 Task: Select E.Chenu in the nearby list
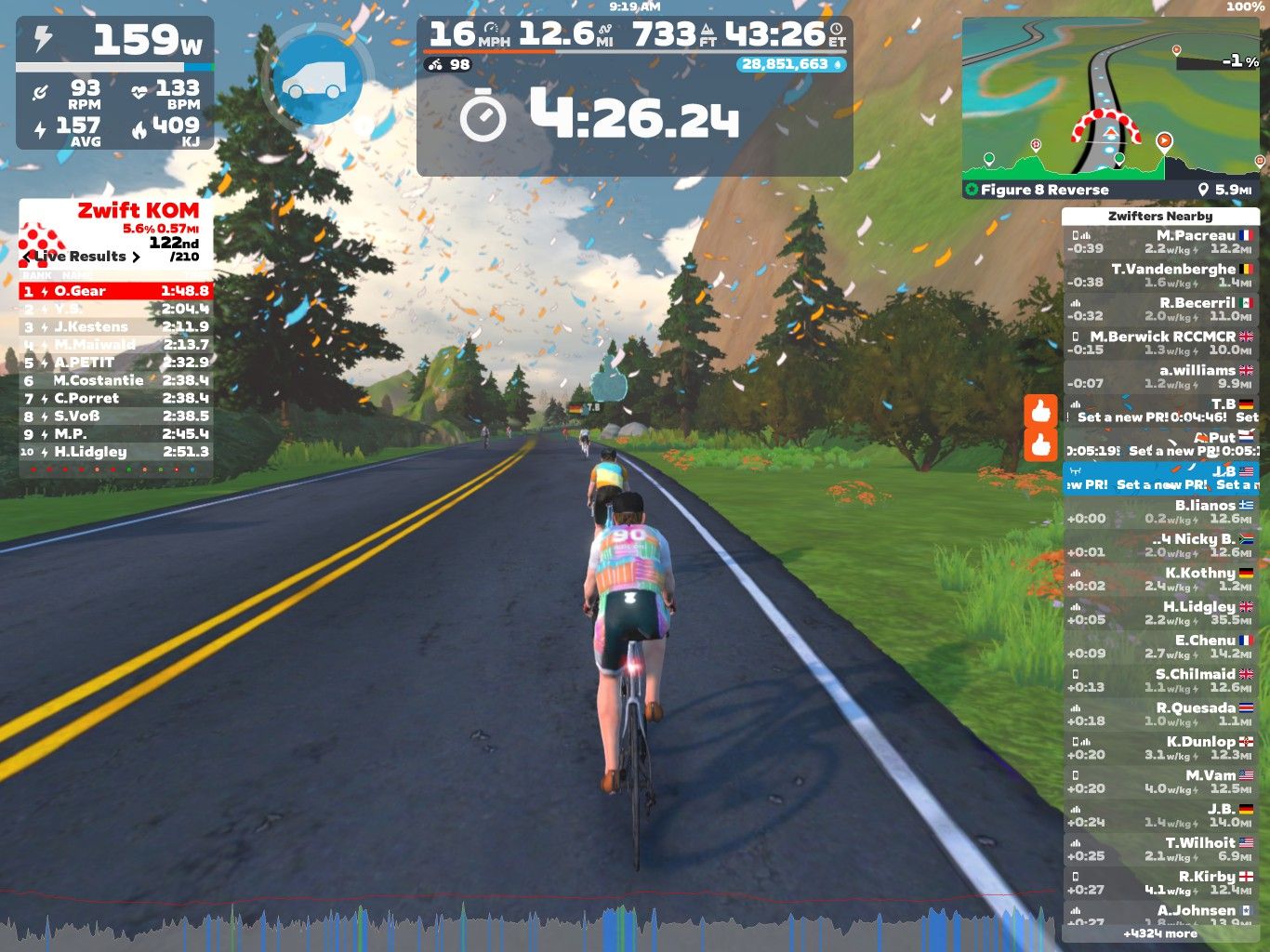pyautogui.click(x=1160, y=646)
